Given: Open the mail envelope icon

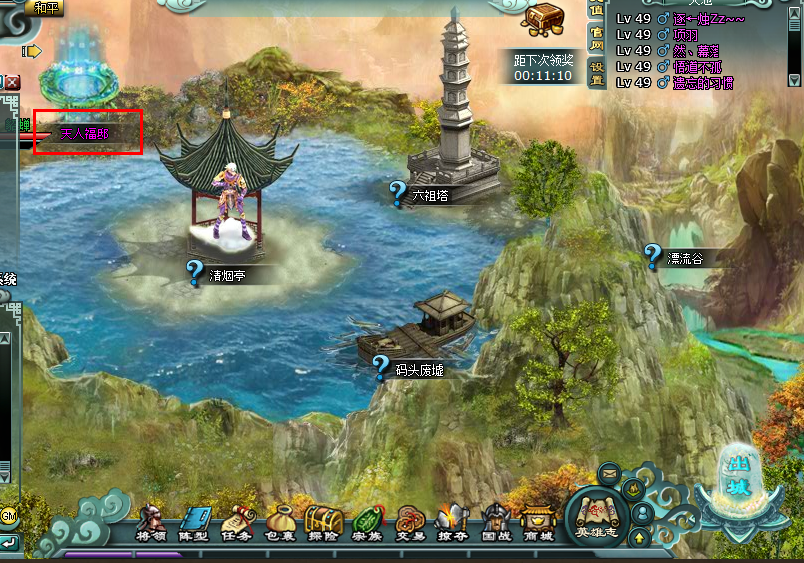Looking at the screenshot, I should tap(608, 471).
